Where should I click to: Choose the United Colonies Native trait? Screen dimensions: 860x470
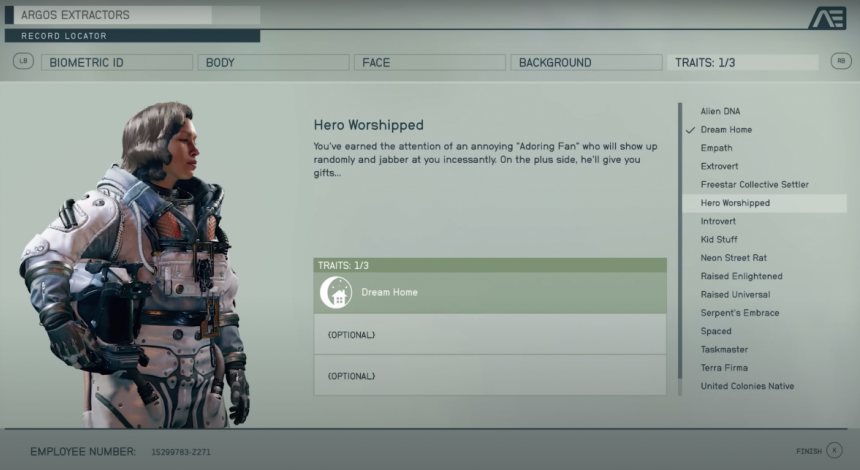[747, 386]
